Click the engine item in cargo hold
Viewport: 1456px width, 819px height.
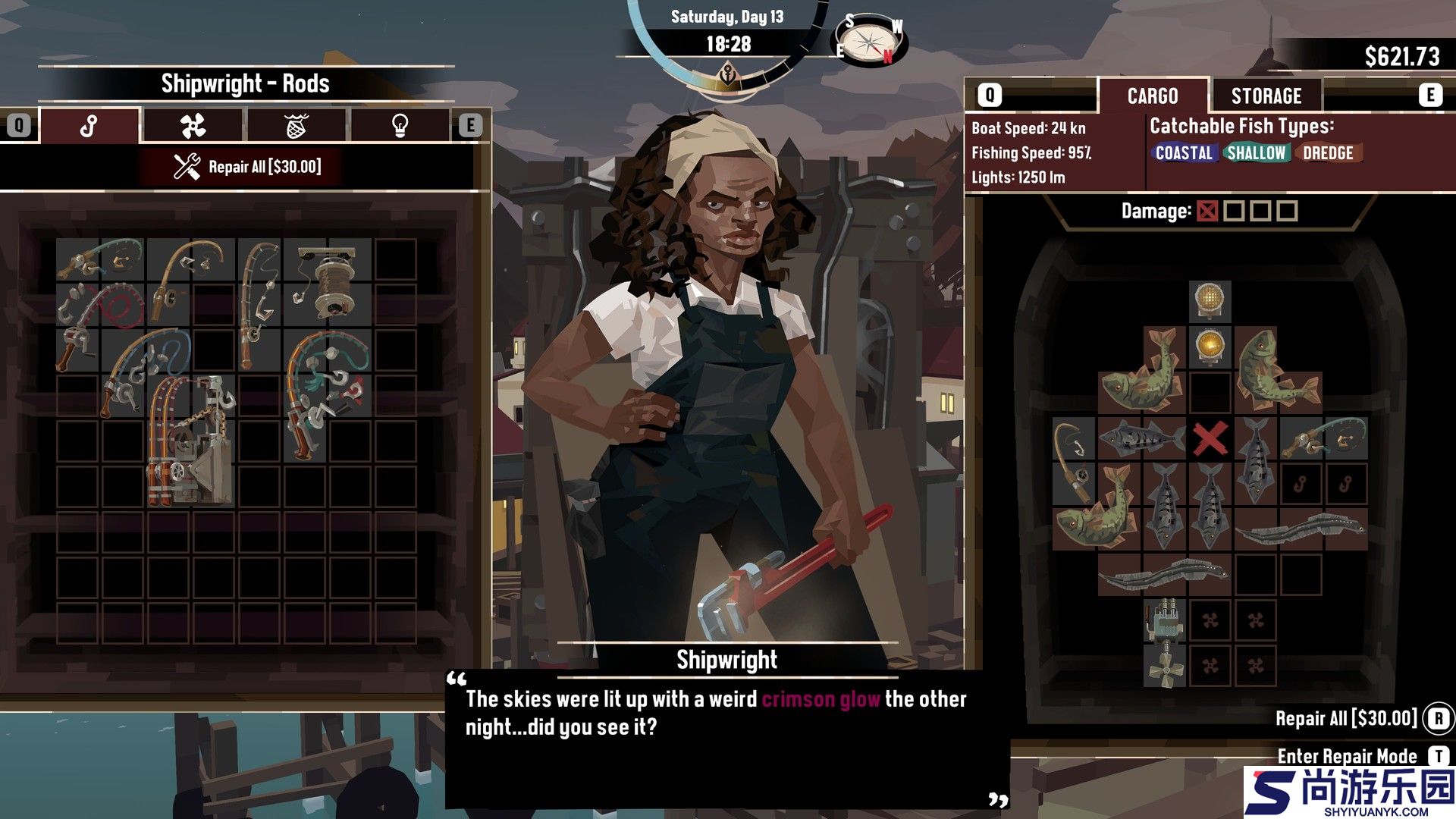(x=1164, y=620)
